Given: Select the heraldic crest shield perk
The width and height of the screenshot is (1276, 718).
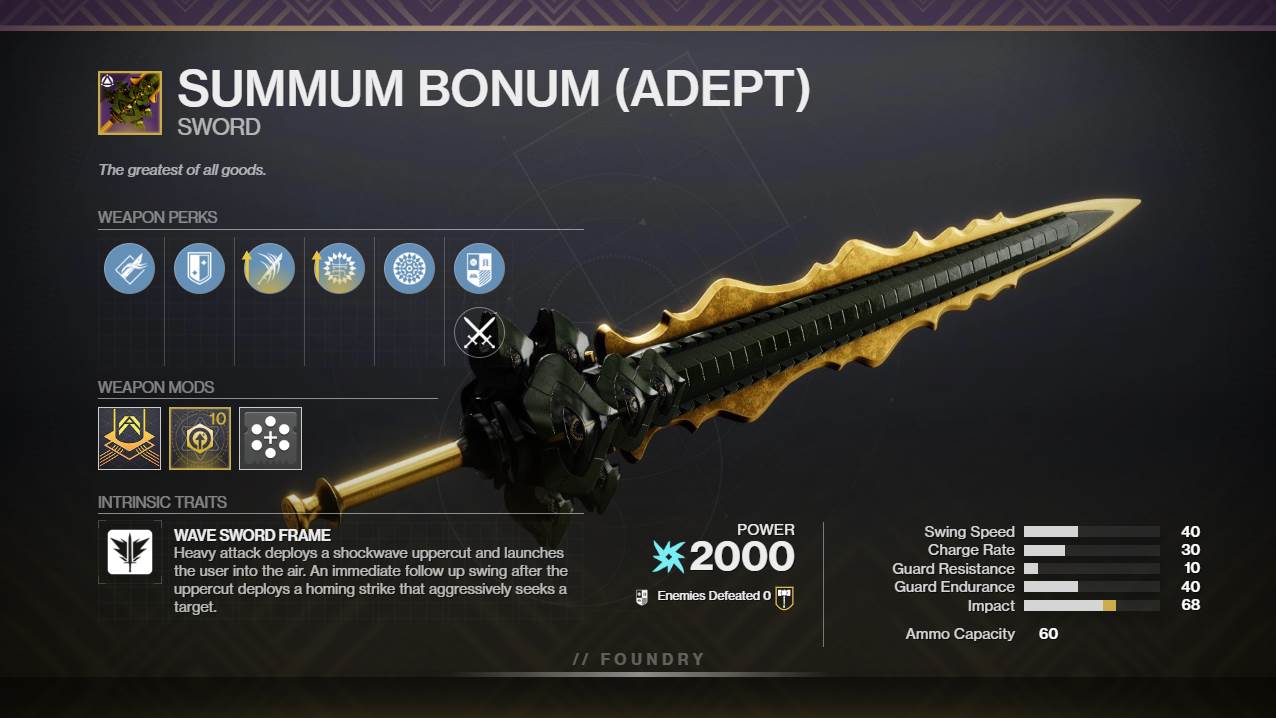Looking at the screenshot, I should pos(479,268).
